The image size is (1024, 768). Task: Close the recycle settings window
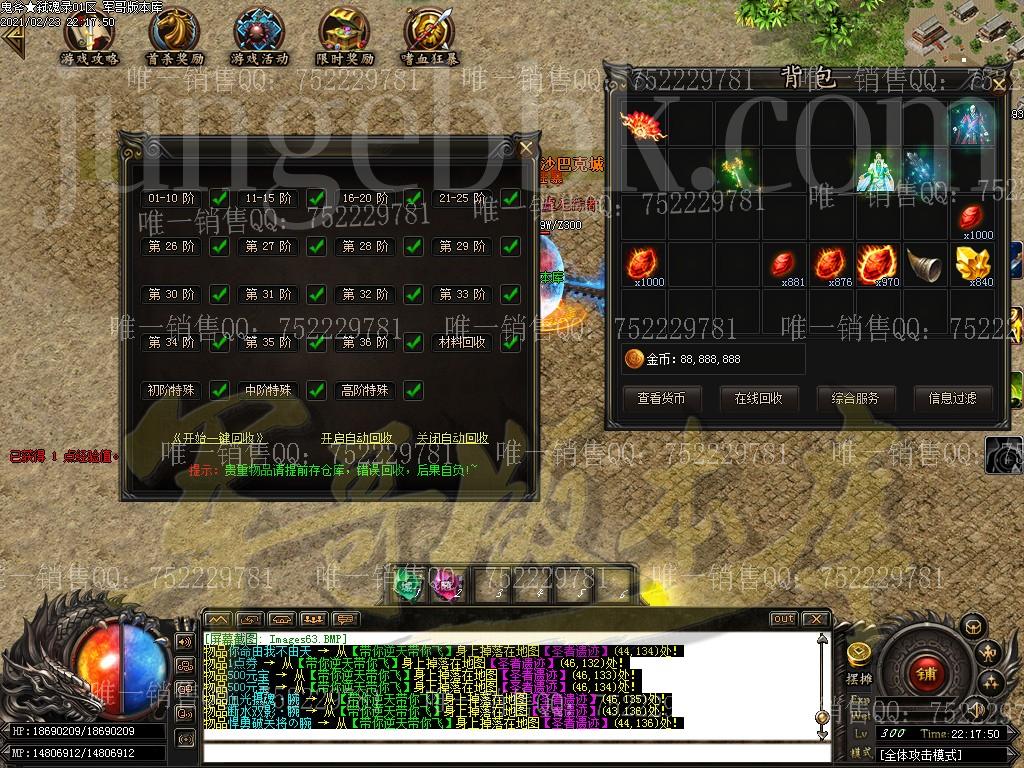click(x=527, y=149)
